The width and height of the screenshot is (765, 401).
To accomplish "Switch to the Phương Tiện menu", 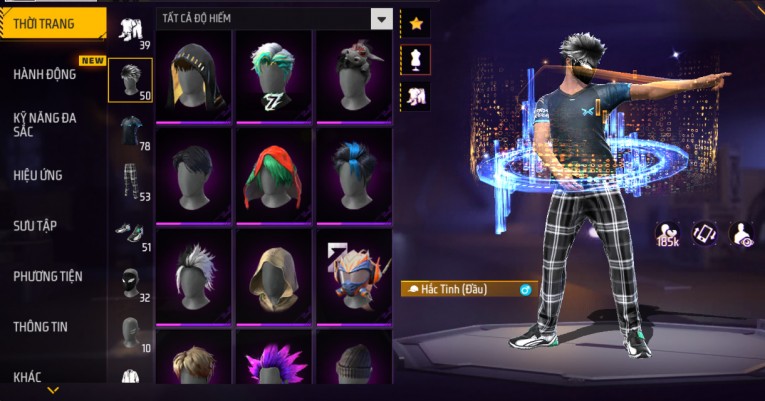I will click(48, 276).
